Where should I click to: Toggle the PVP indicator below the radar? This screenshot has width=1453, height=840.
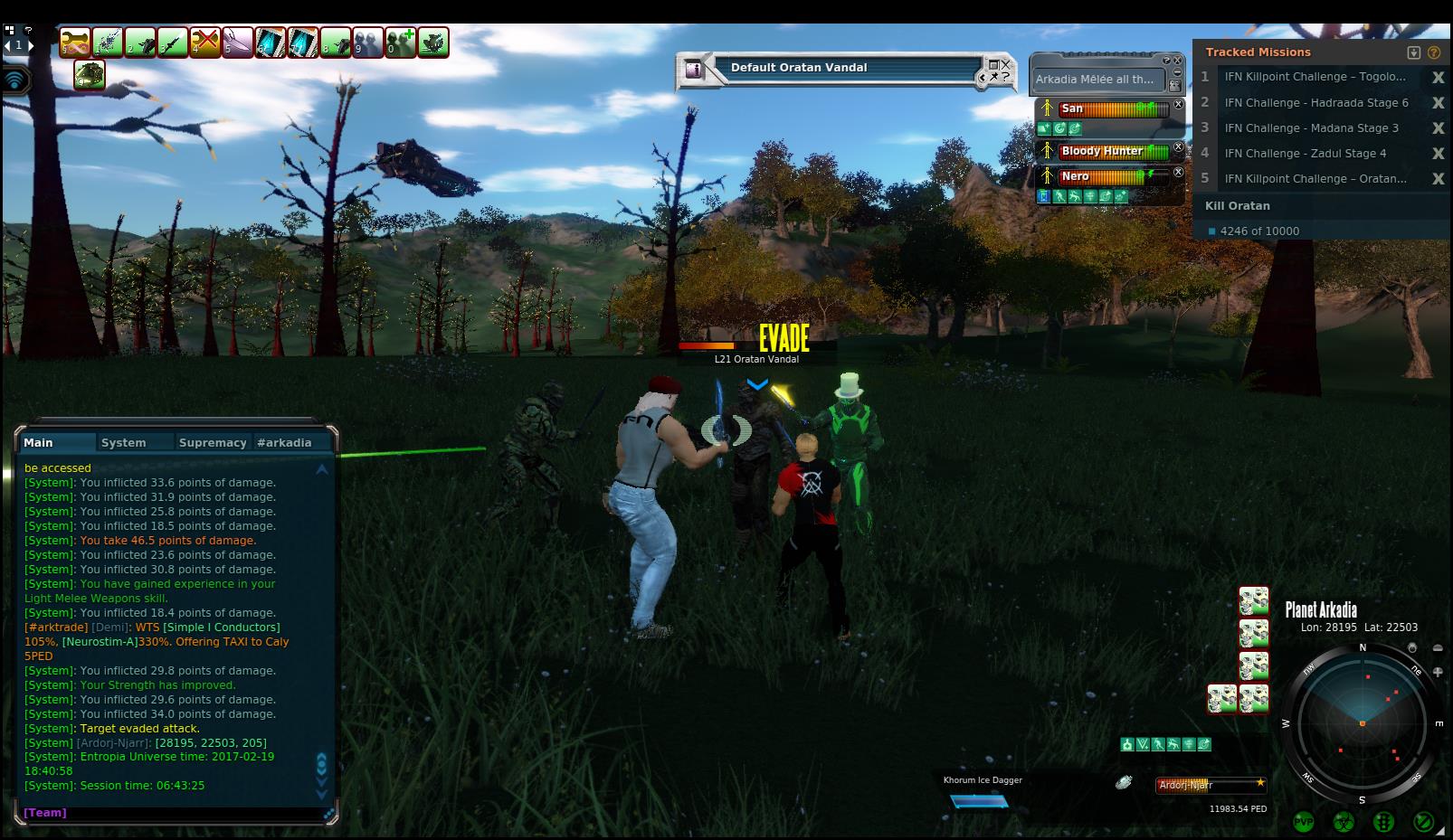1304,822
